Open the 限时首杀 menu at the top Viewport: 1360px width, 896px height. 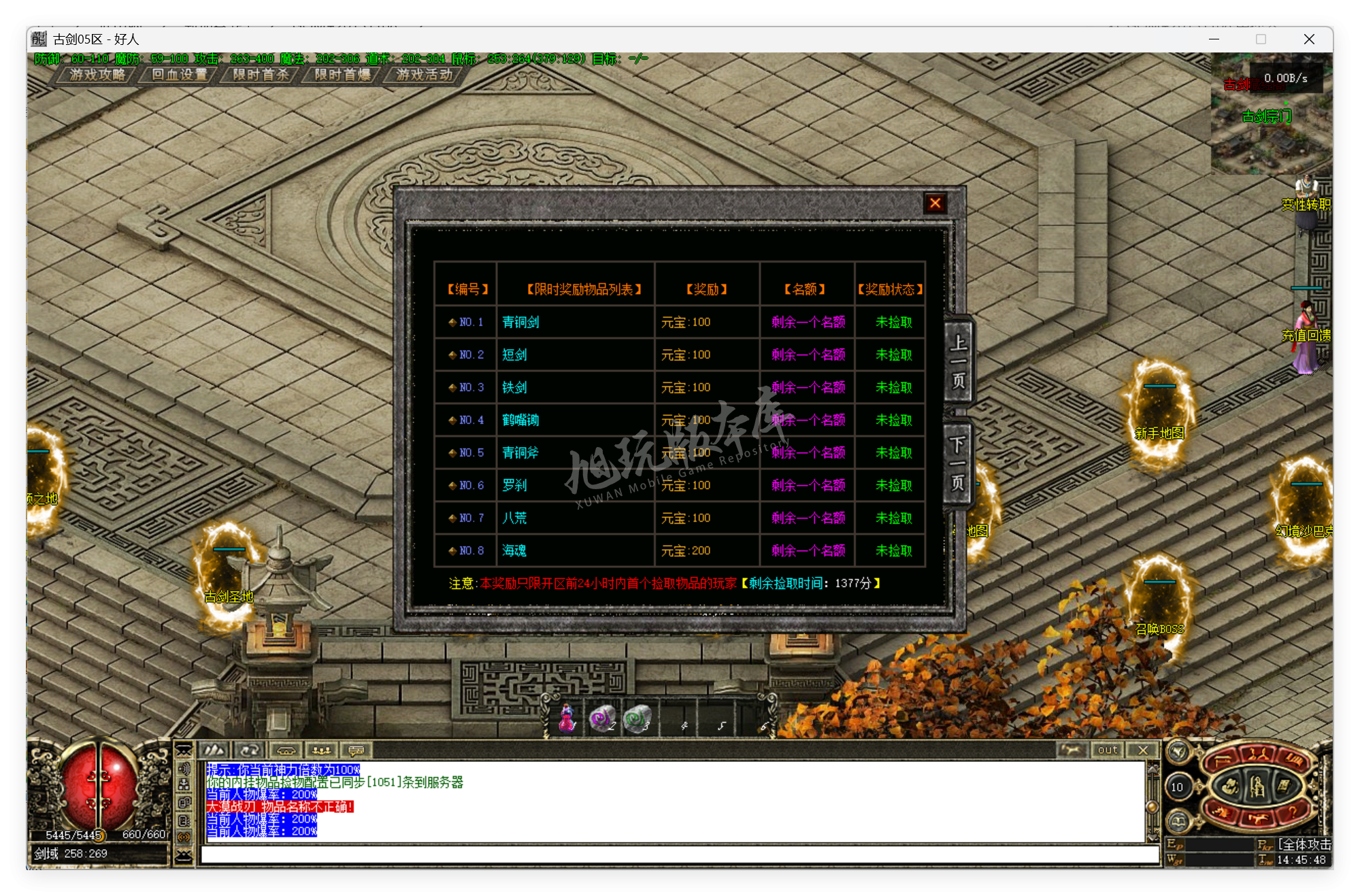click(x=261, y=75)
